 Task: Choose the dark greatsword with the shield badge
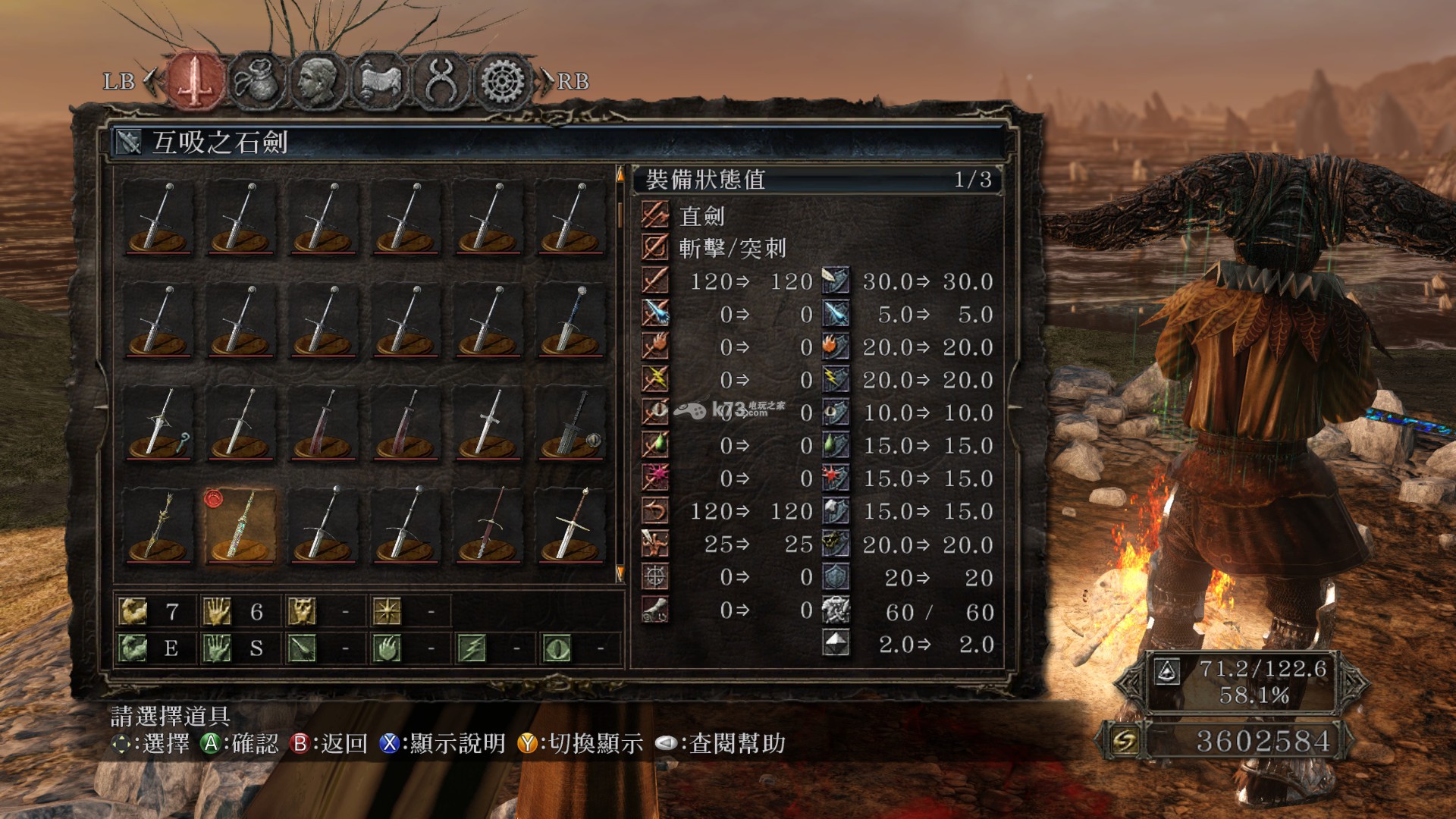pos(571,423)
